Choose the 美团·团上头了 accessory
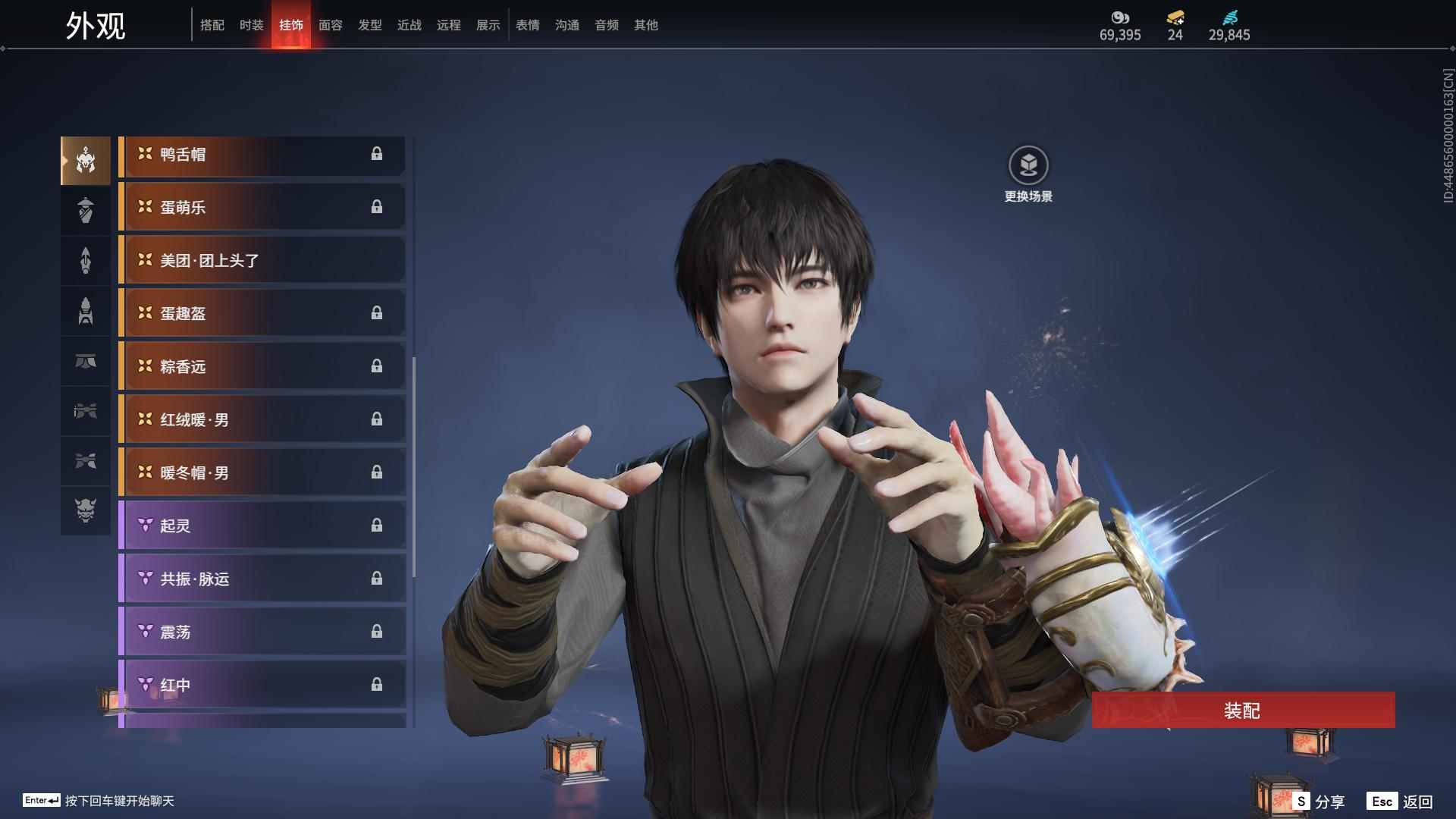The height and width of the screenshot is (819, 1456). click(262, 261)
